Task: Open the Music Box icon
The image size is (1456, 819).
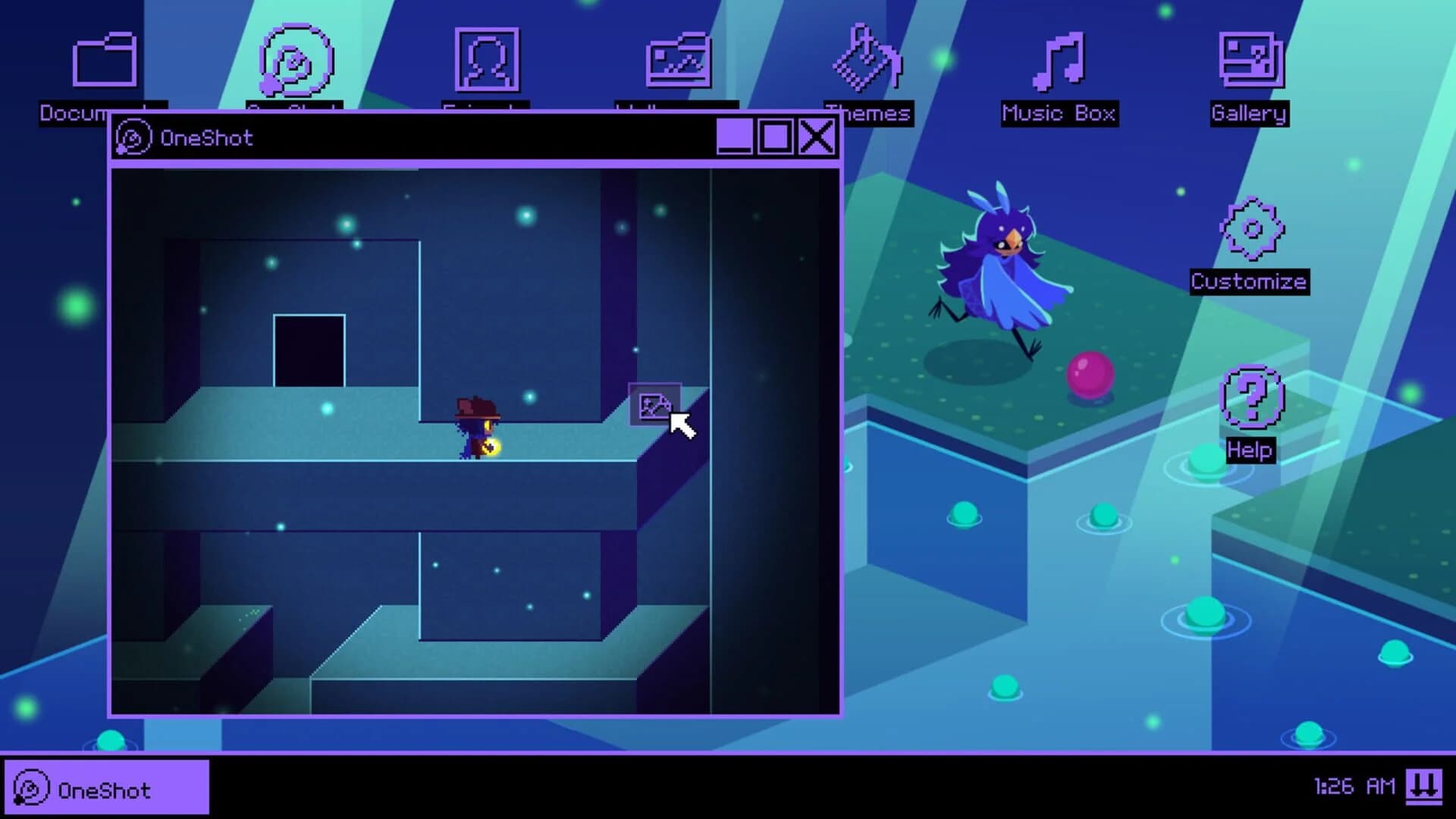Action: [x=1060, y=61]
